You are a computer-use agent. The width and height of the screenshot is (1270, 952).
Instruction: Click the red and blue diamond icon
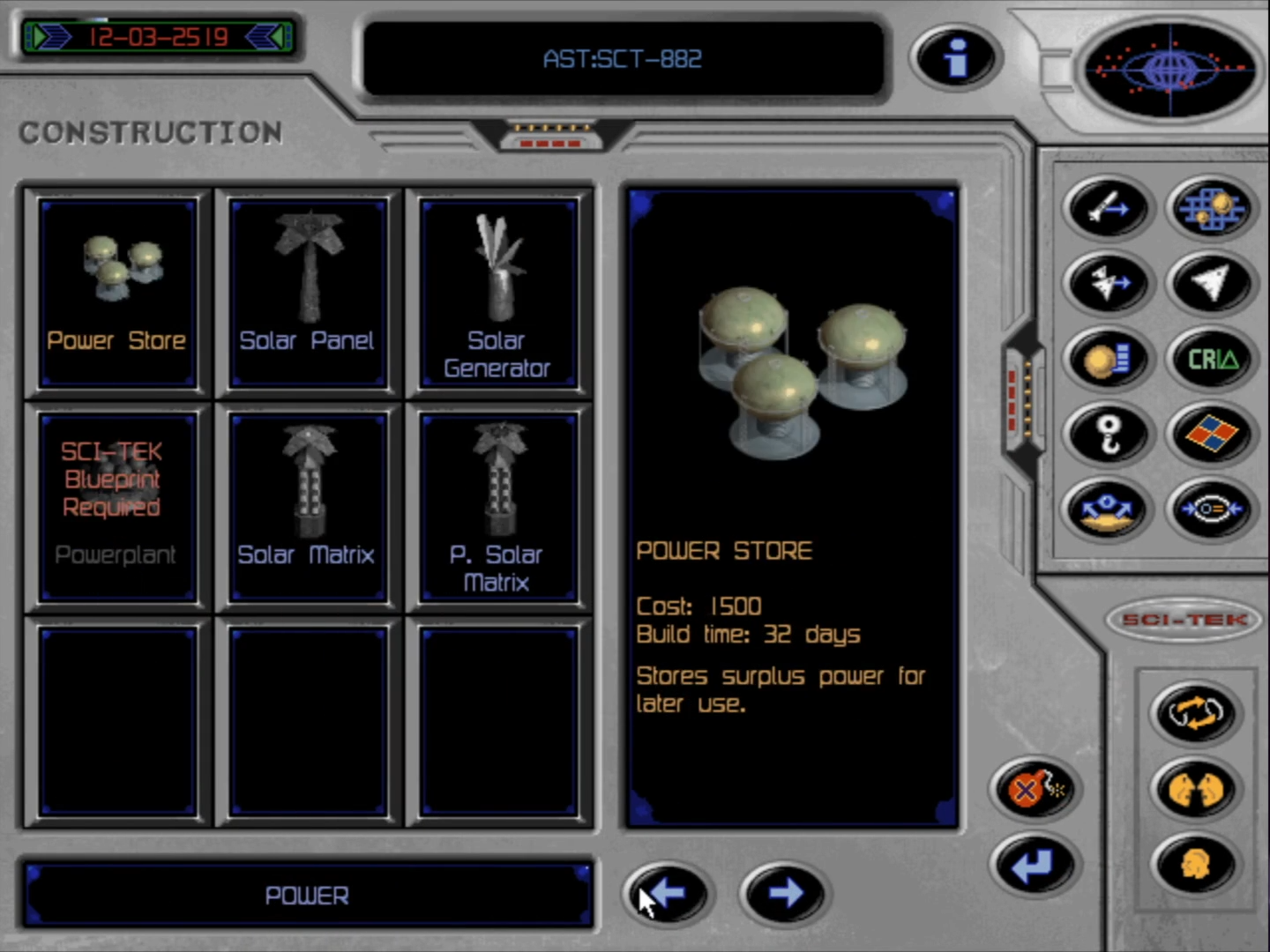[1212, 434]
